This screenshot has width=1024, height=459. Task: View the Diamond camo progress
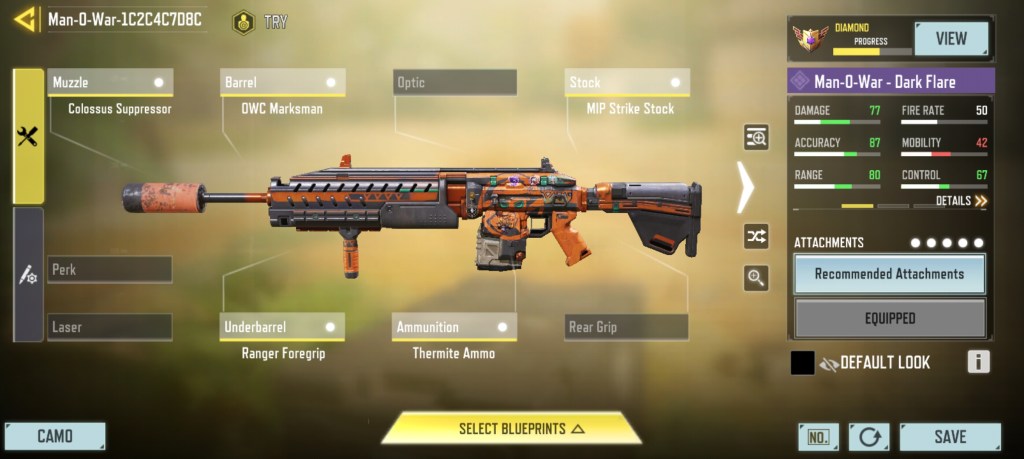click(x=951, y=39)
